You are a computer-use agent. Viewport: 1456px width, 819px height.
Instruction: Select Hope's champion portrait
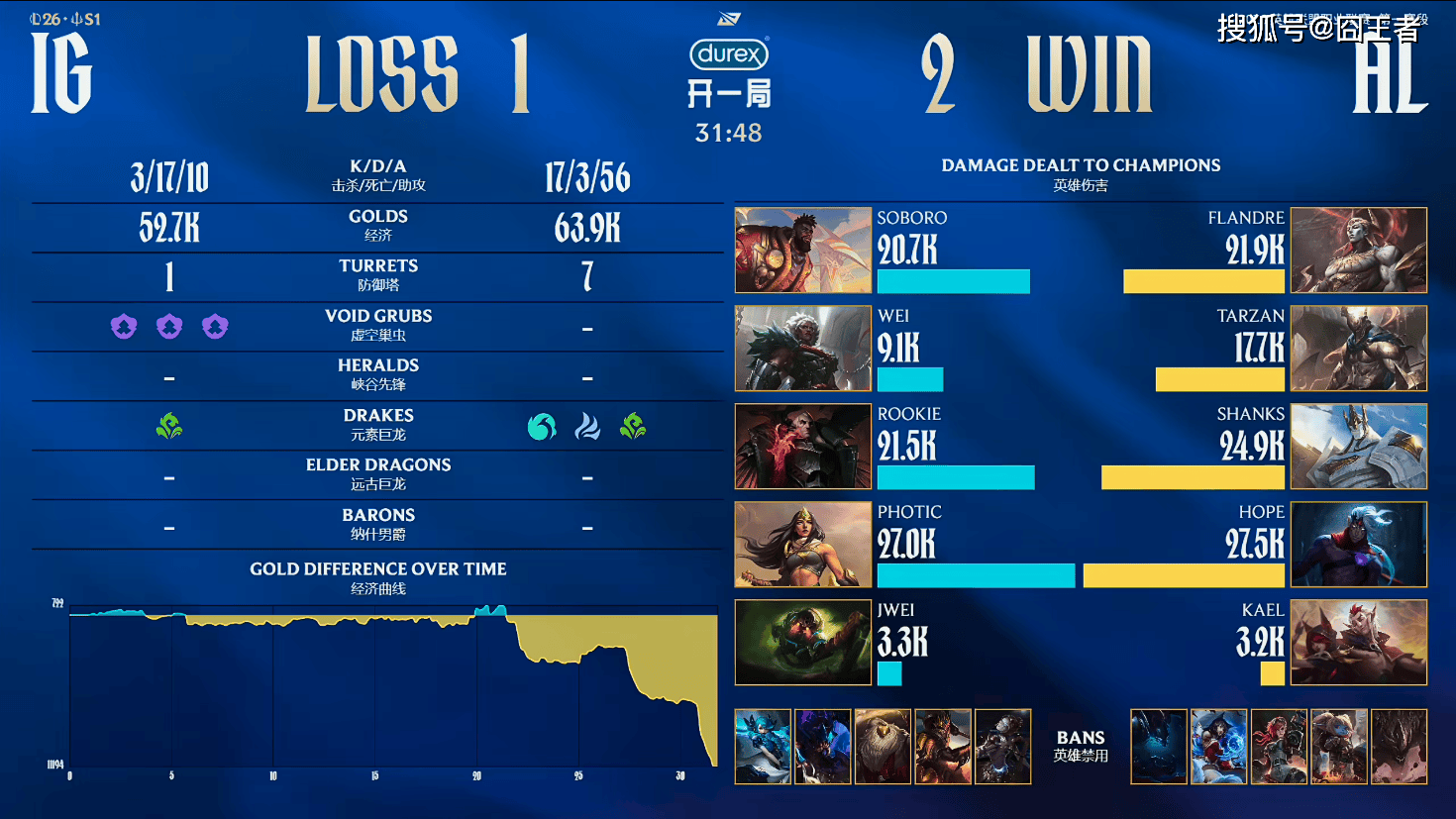coord(1359,544)
